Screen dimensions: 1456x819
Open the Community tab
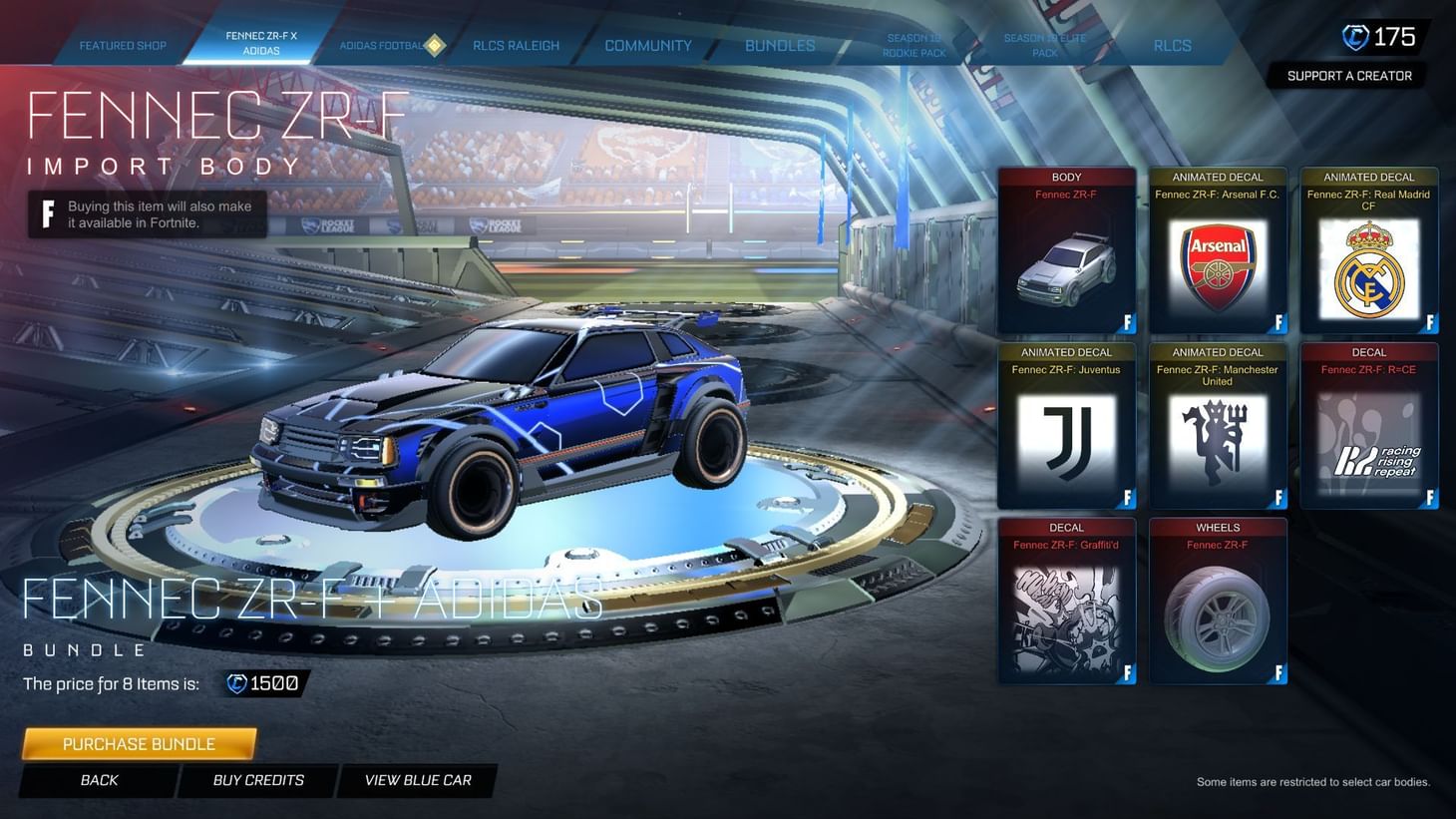pyautogui.click(x=647, y=45)
